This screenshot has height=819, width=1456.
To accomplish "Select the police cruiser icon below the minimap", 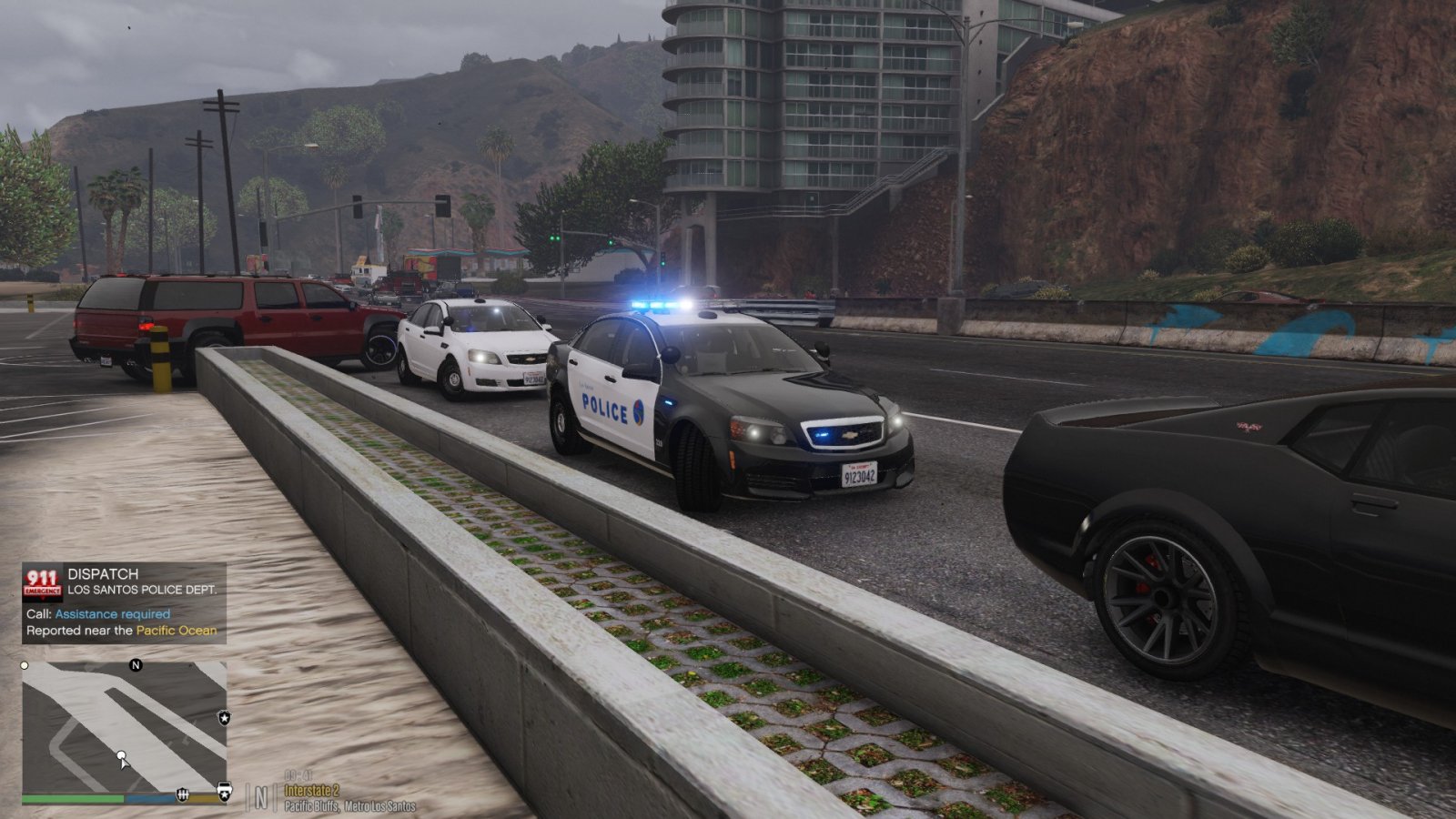I will point(224,790).
